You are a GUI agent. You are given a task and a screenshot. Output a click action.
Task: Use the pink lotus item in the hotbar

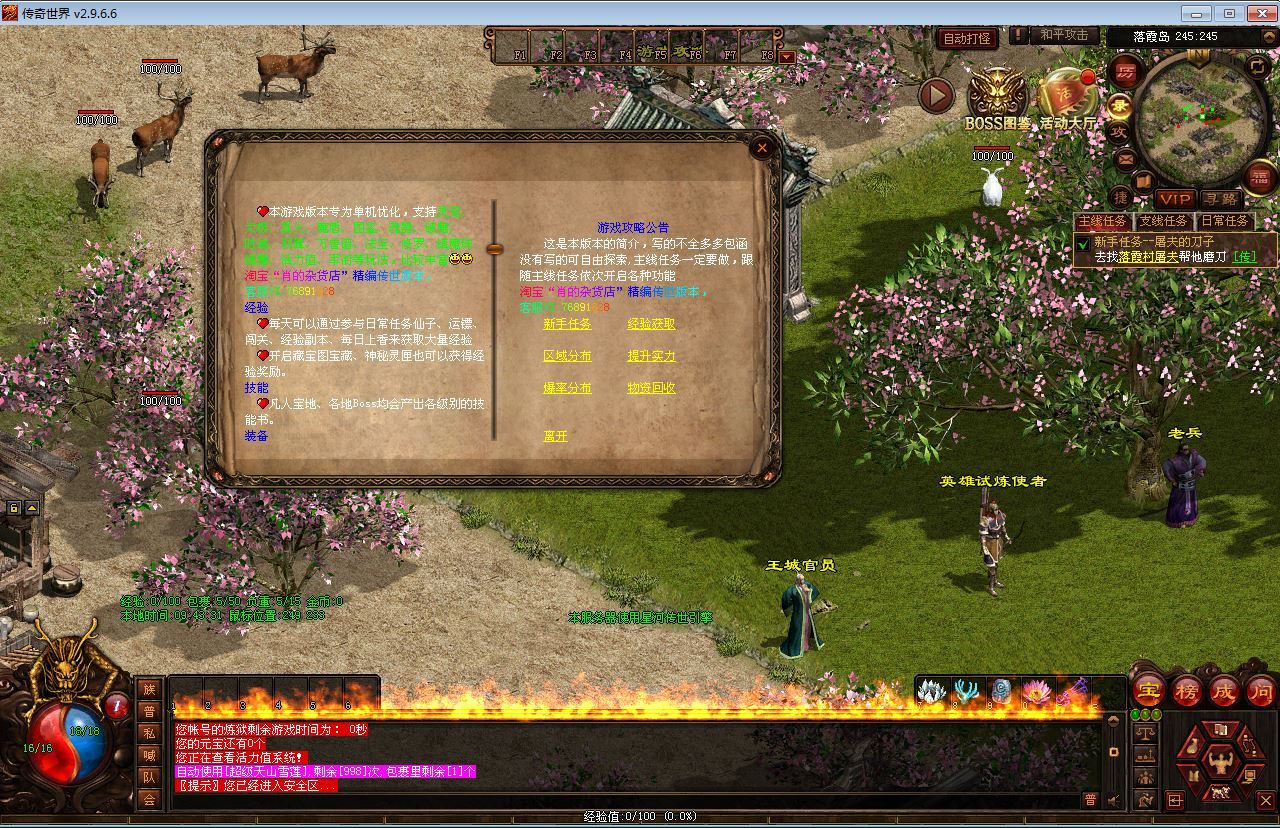[x=1036, y=691]
